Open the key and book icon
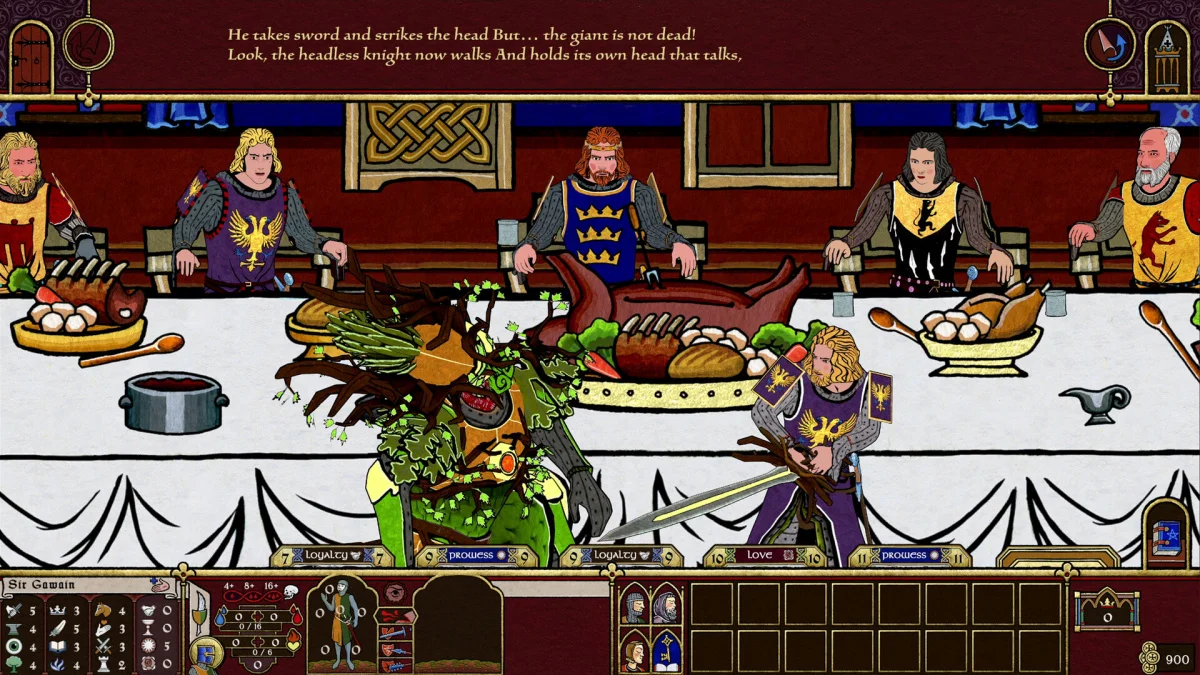This screenshot has width=1200, height=675. [x=666, y=651]
